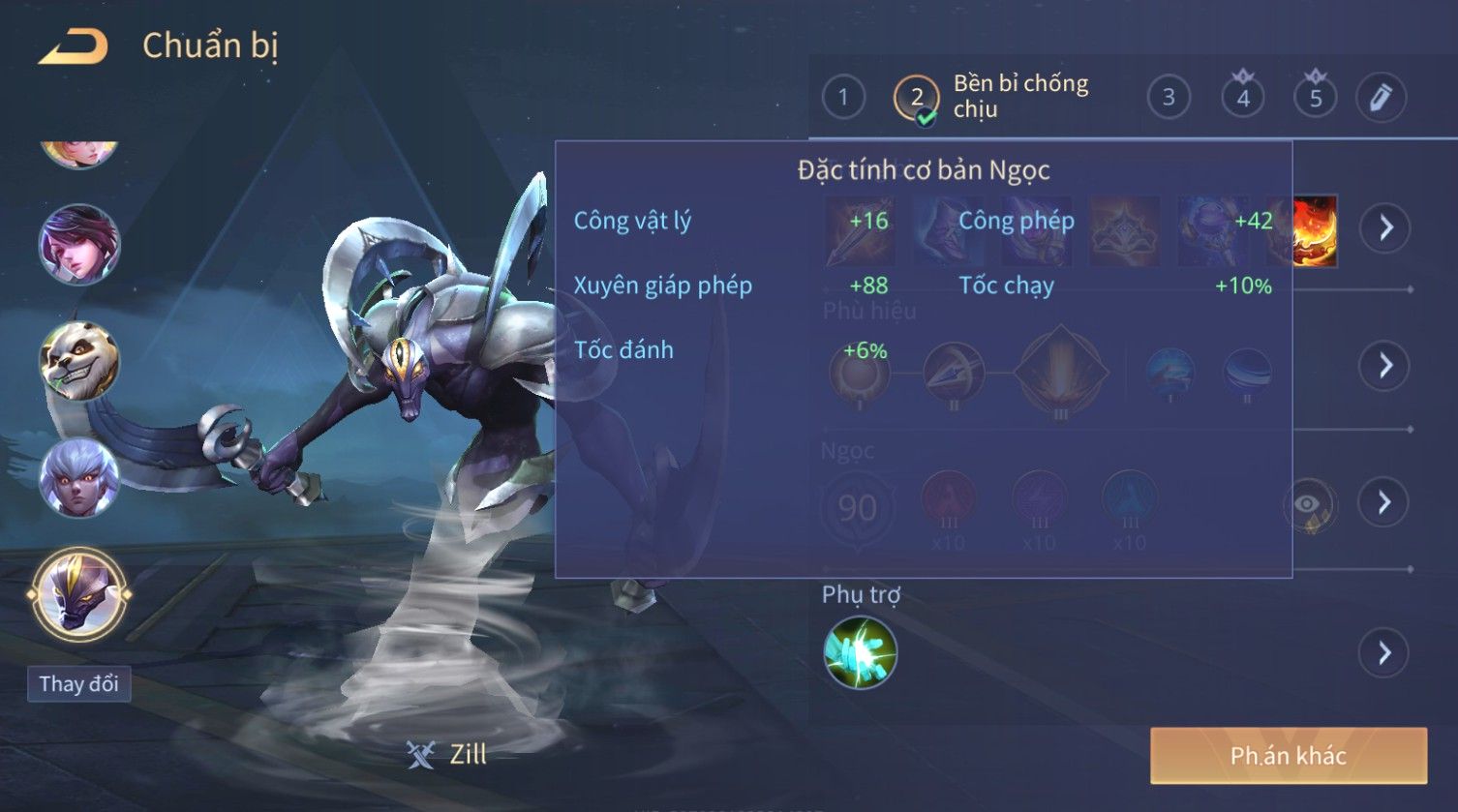
Task: Open equipment build arrow
Action: tap(1385, 228)
